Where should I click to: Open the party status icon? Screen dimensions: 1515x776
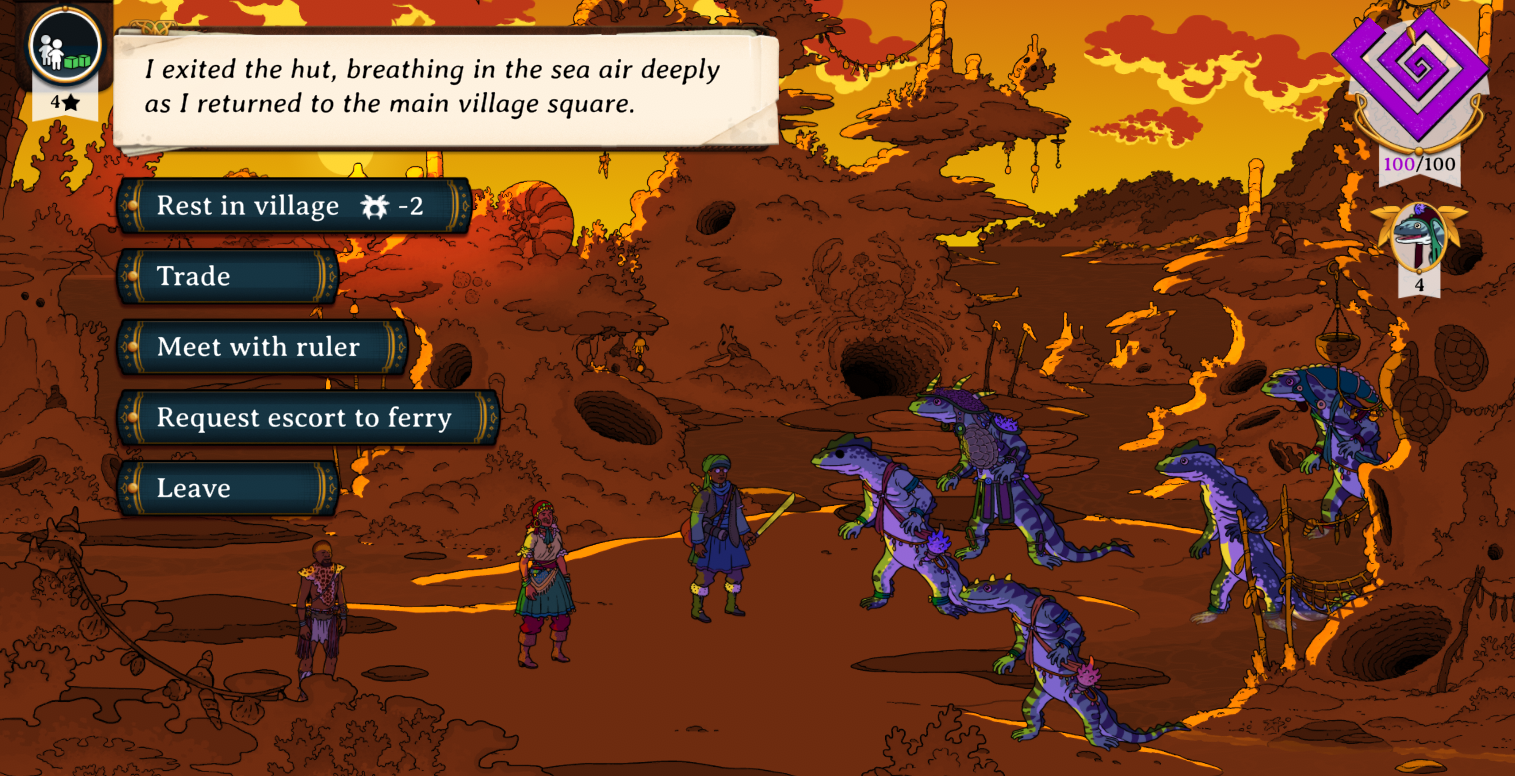point(65,47)
